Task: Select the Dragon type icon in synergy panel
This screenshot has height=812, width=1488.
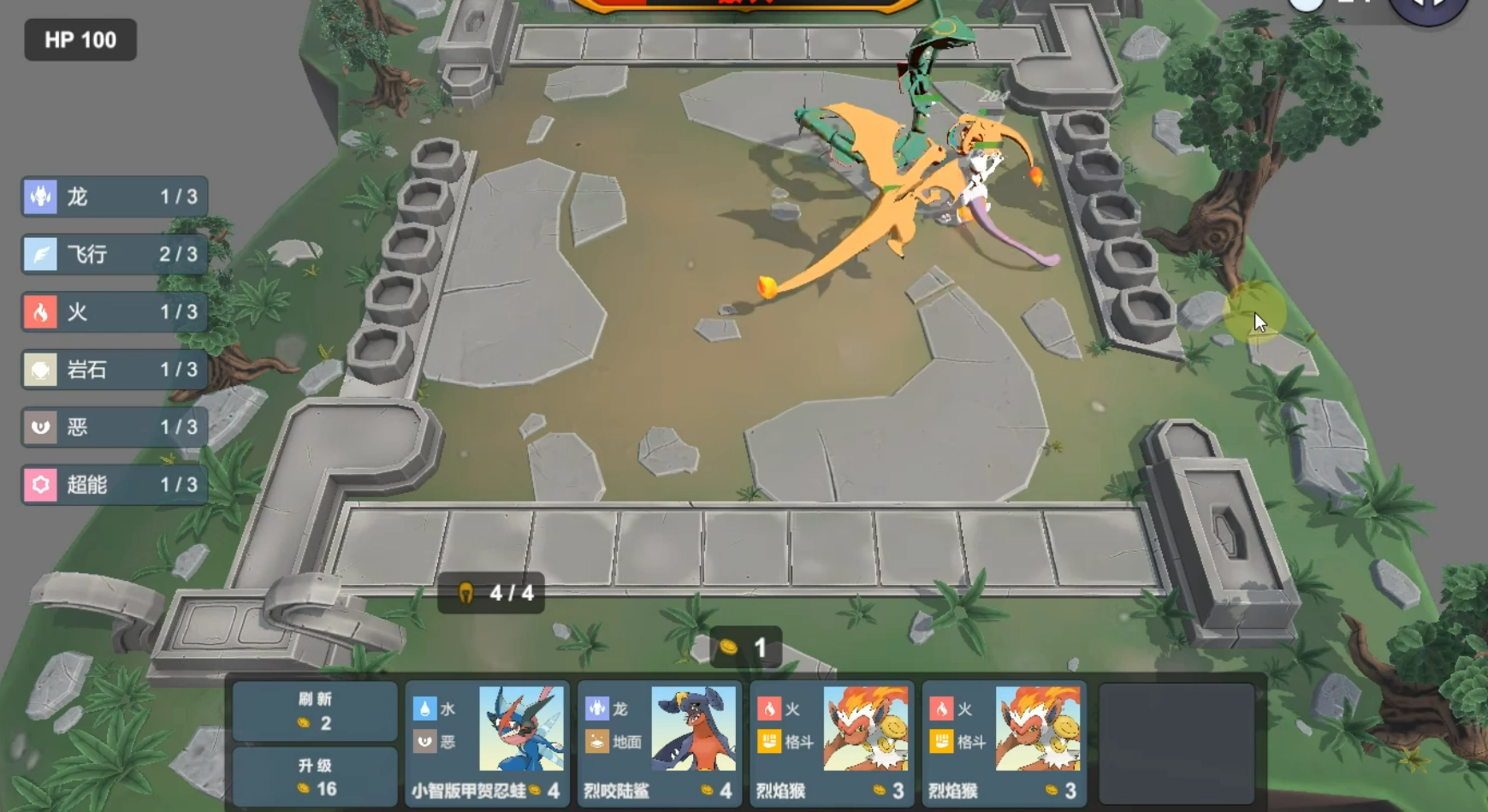Action: point(38,197)
